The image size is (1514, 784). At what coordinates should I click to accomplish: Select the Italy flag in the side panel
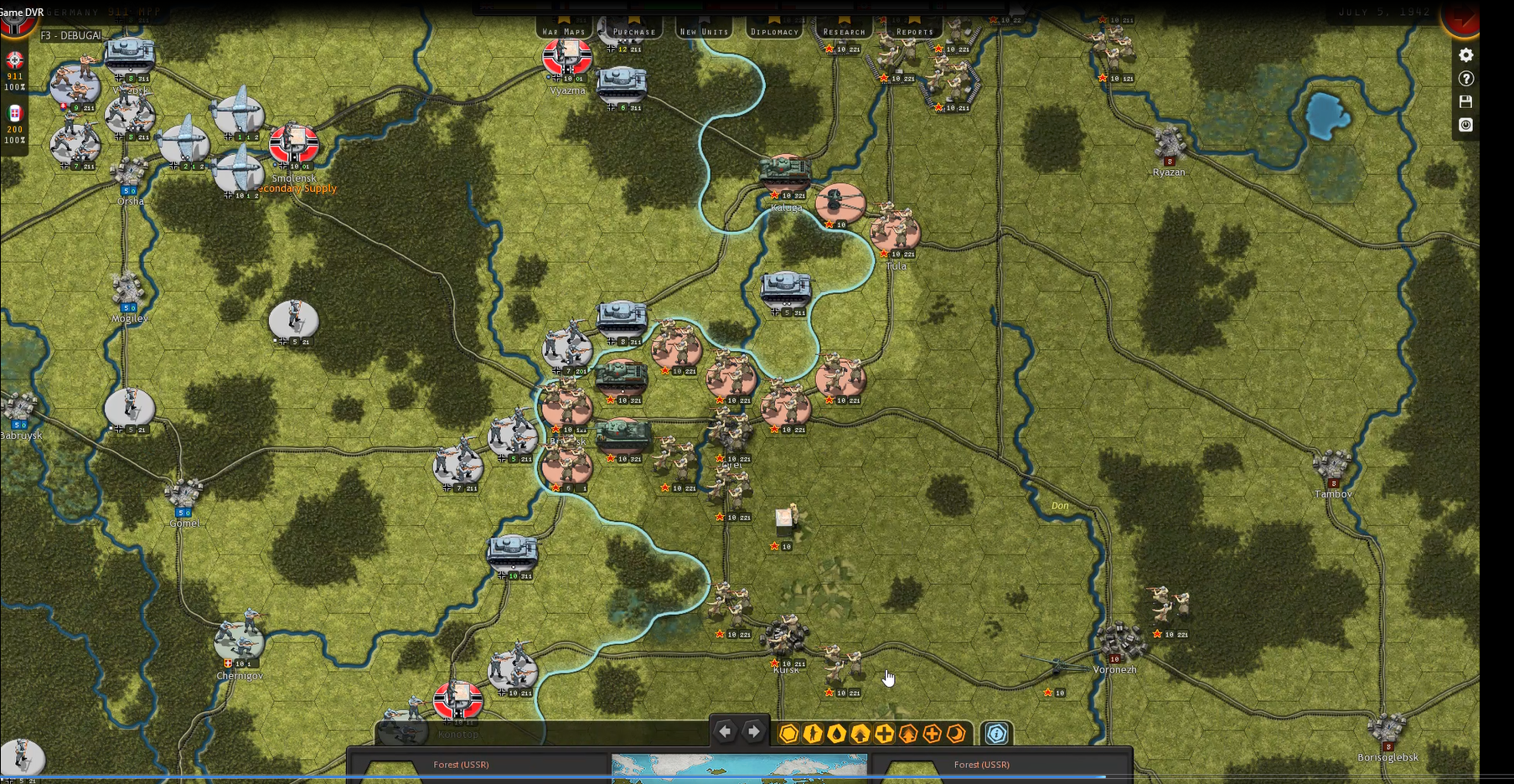[x=14, y=113]
